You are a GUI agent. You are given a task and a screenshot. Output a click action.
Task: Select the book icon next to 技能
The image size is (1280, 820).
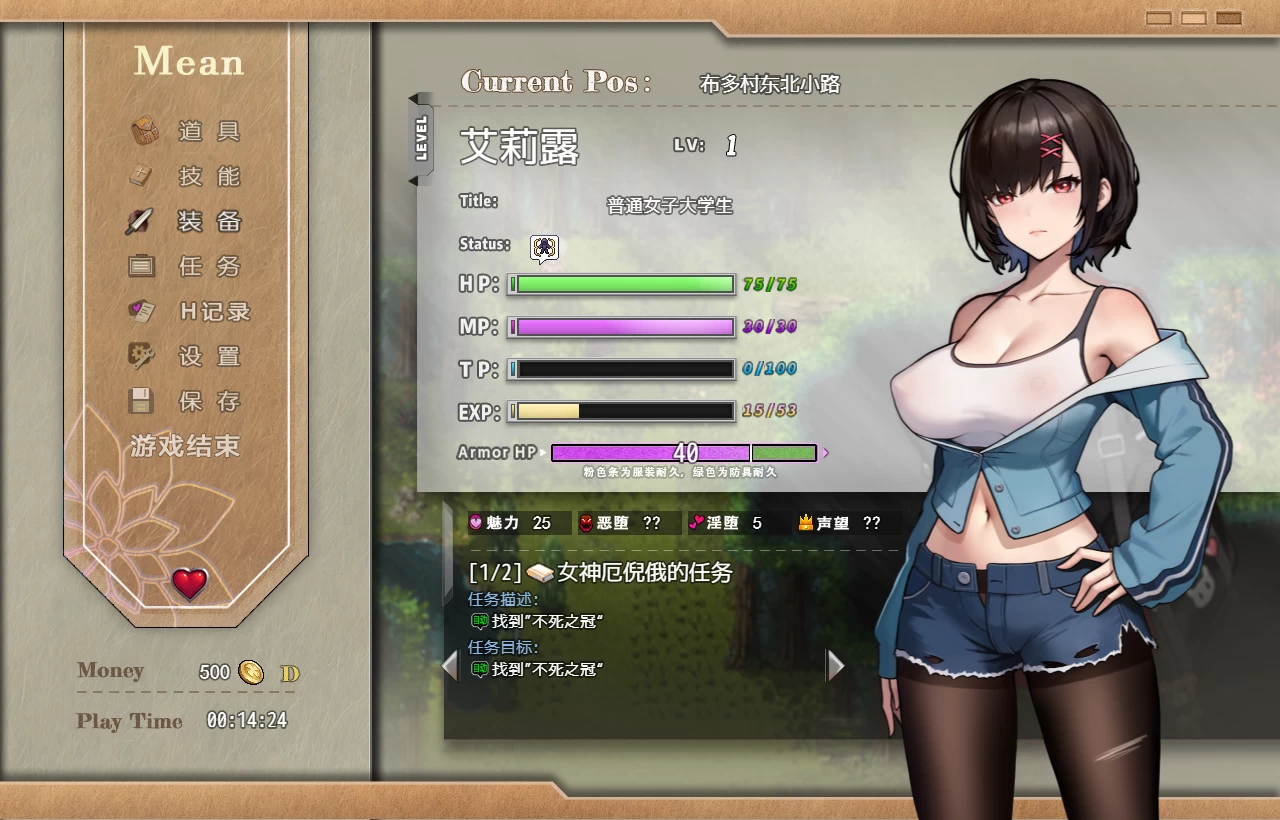coord(140,176)
